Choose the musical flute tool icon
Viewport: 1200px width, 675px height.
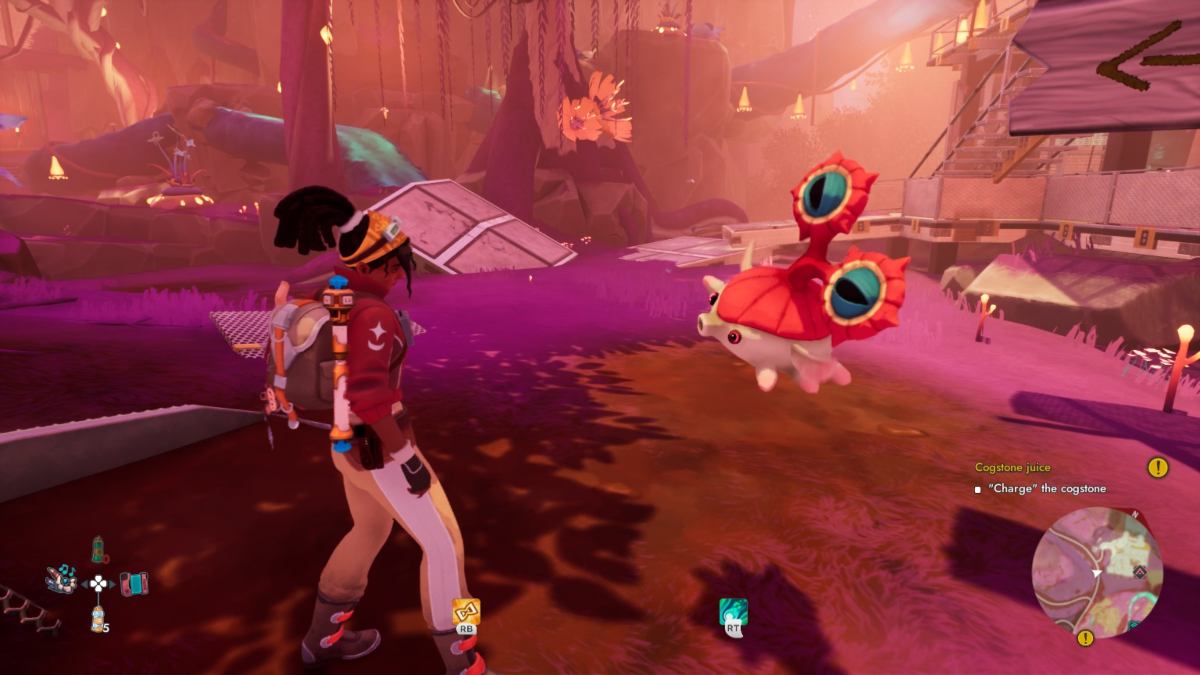click(61, 579)
